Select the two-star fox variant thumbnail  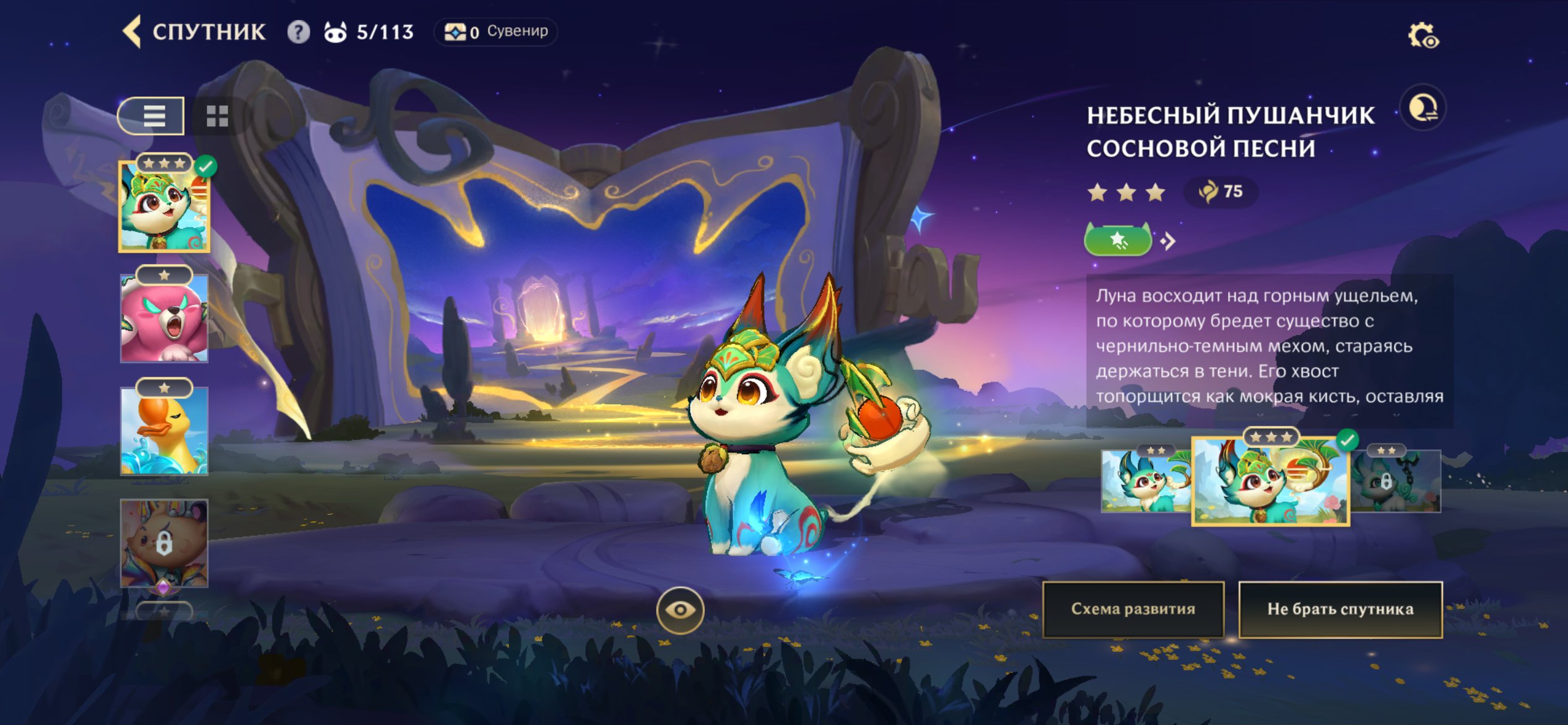[1146, 481]
